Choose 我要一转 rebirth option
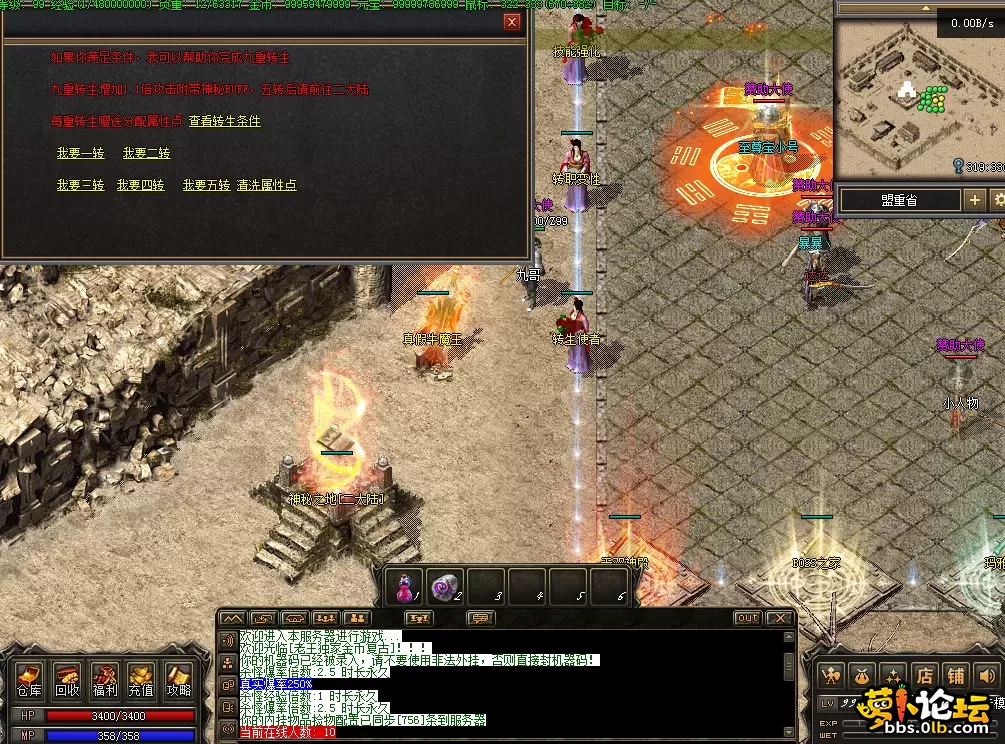The width and height of the screenshot is (1005, 744). click(80, 153)
